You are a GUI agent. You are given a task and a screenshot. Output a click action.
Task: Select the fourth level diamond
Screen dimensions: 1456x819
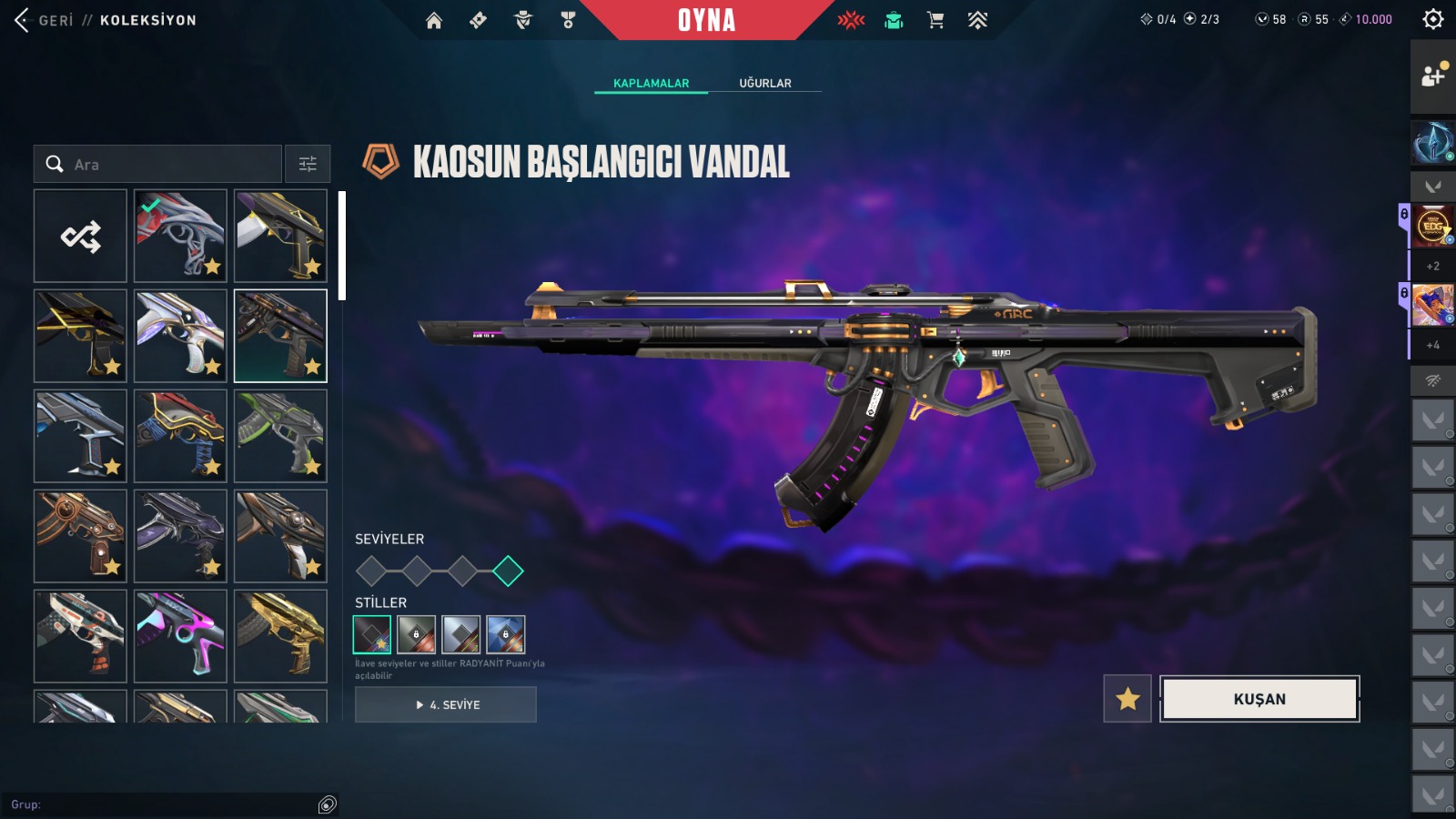[x=508, y=571]
